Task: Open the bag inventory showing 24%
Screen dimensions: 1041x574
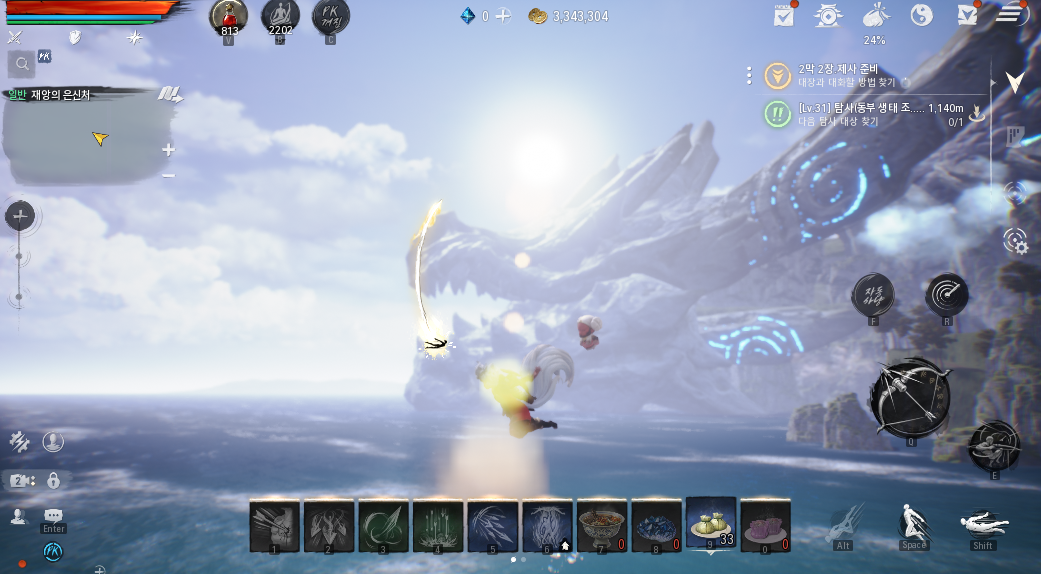Action: tap(875, 17)
